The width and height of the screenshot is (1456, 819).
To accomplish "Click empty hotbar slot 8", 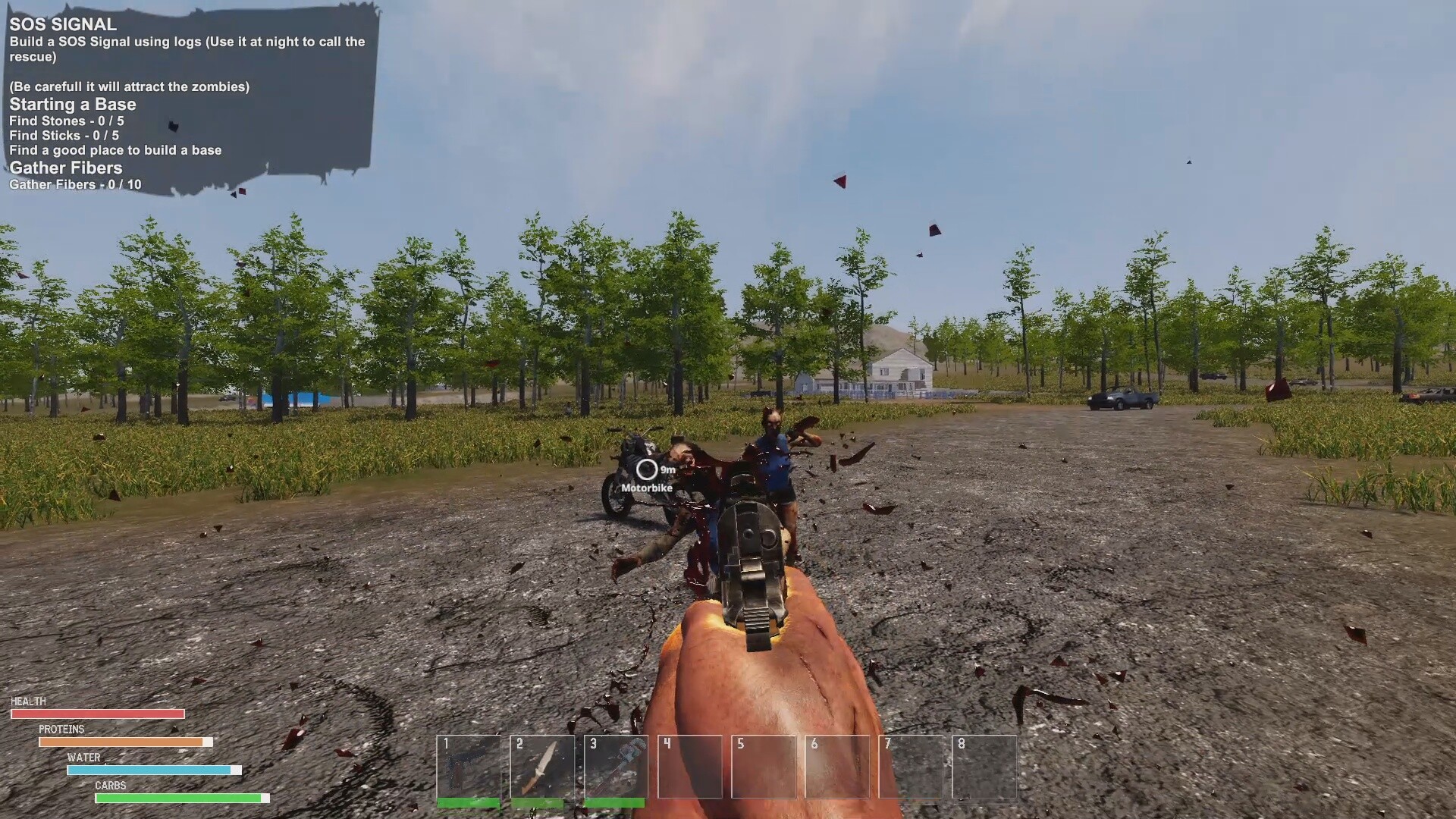I will coord(983,766).
